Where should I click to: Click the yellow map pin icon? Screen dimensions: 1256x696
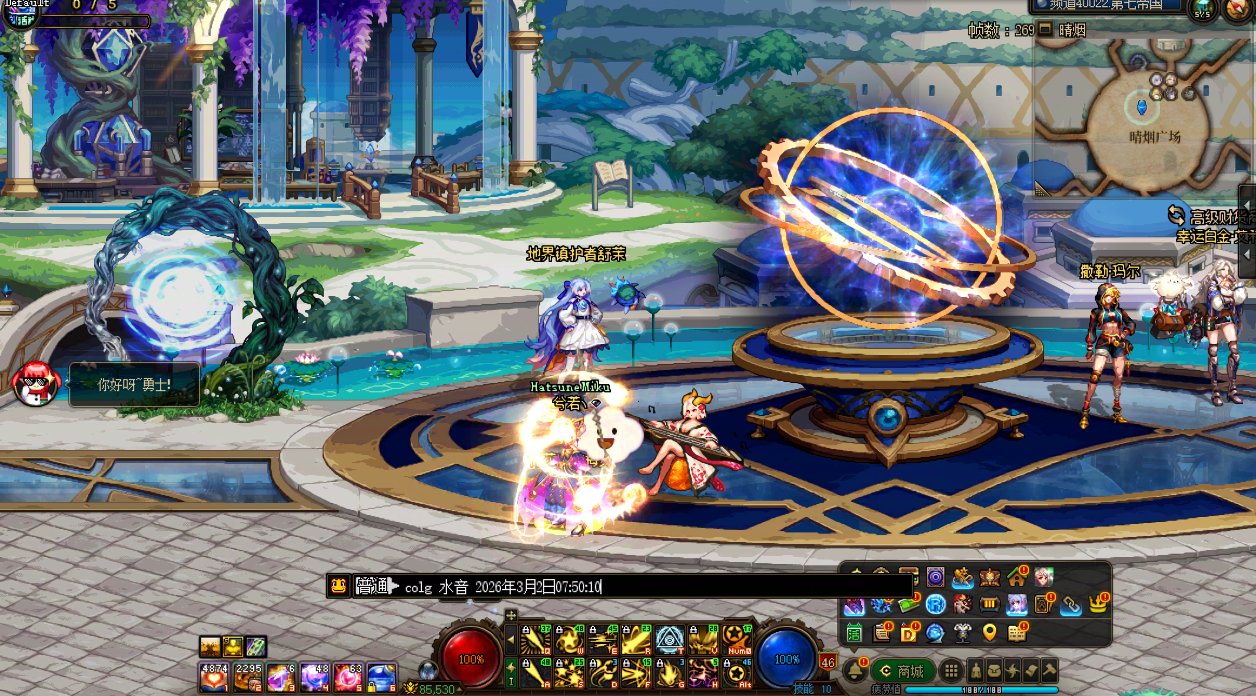989,632
